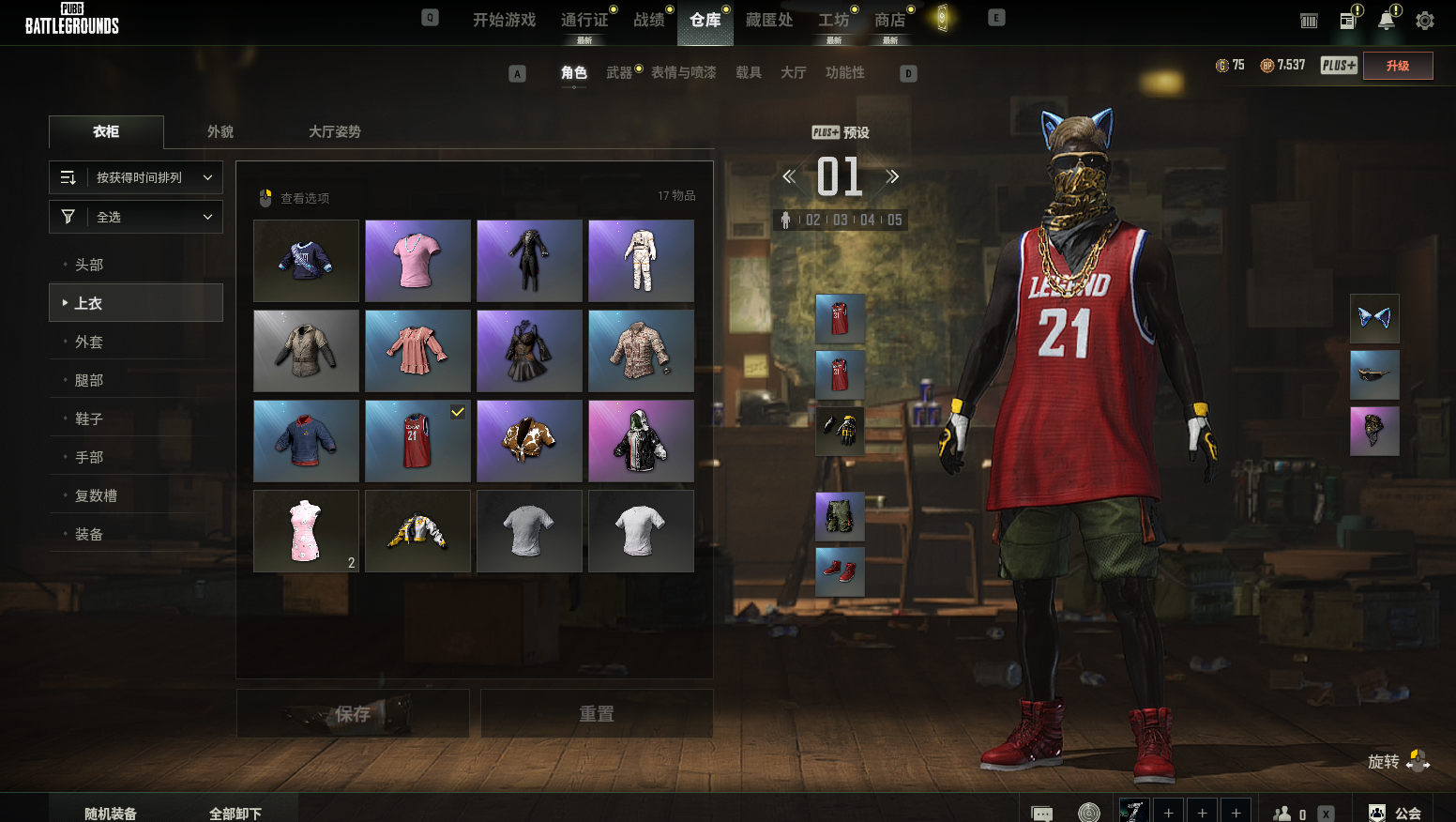
Task: Switch to the 外貌 appearance tab
Action: pyautogui.click(x=220, y=131)
